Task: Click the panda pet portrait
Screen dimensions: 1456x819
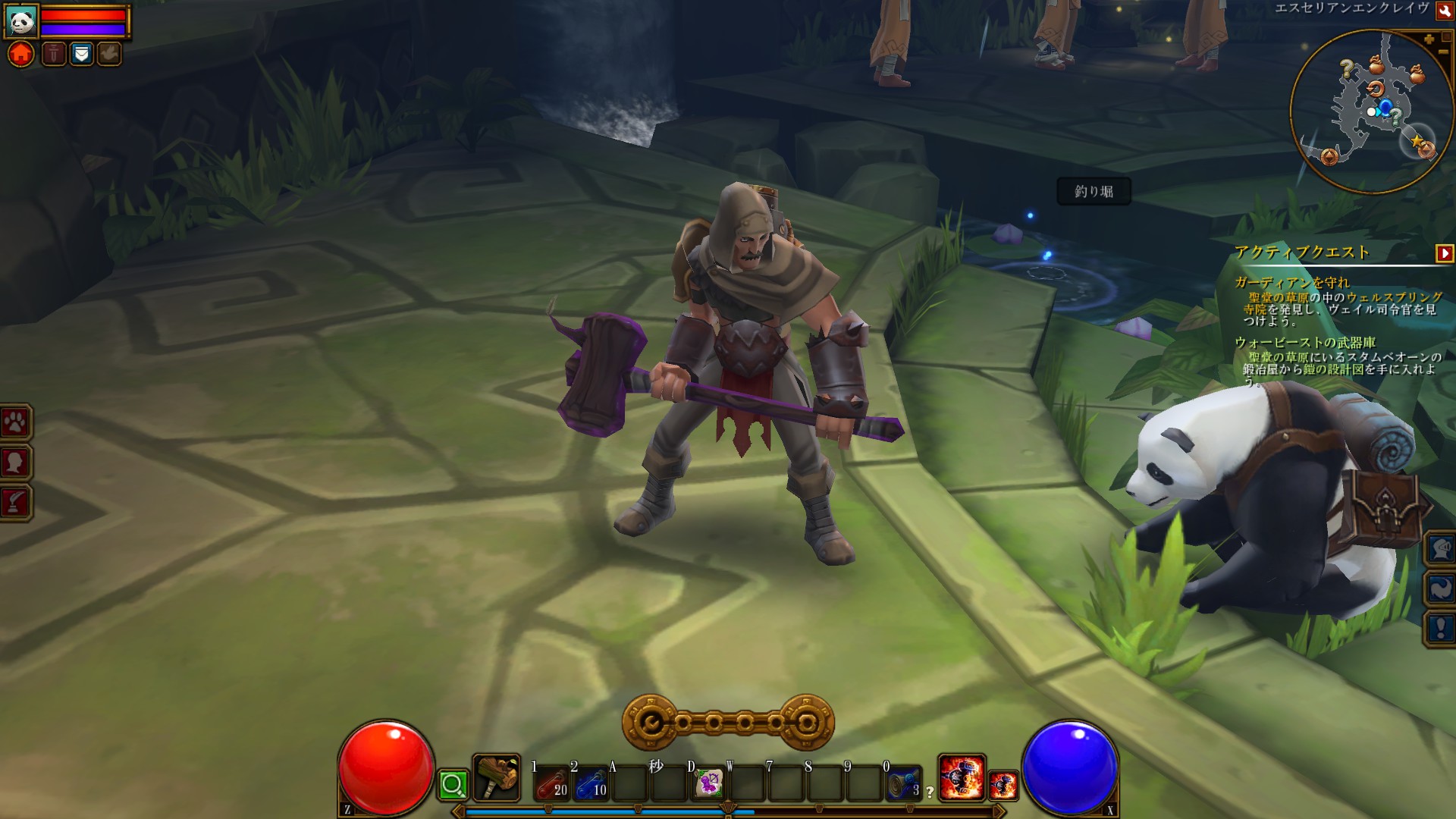Action: pyautogui.click(x=21, y=20)
